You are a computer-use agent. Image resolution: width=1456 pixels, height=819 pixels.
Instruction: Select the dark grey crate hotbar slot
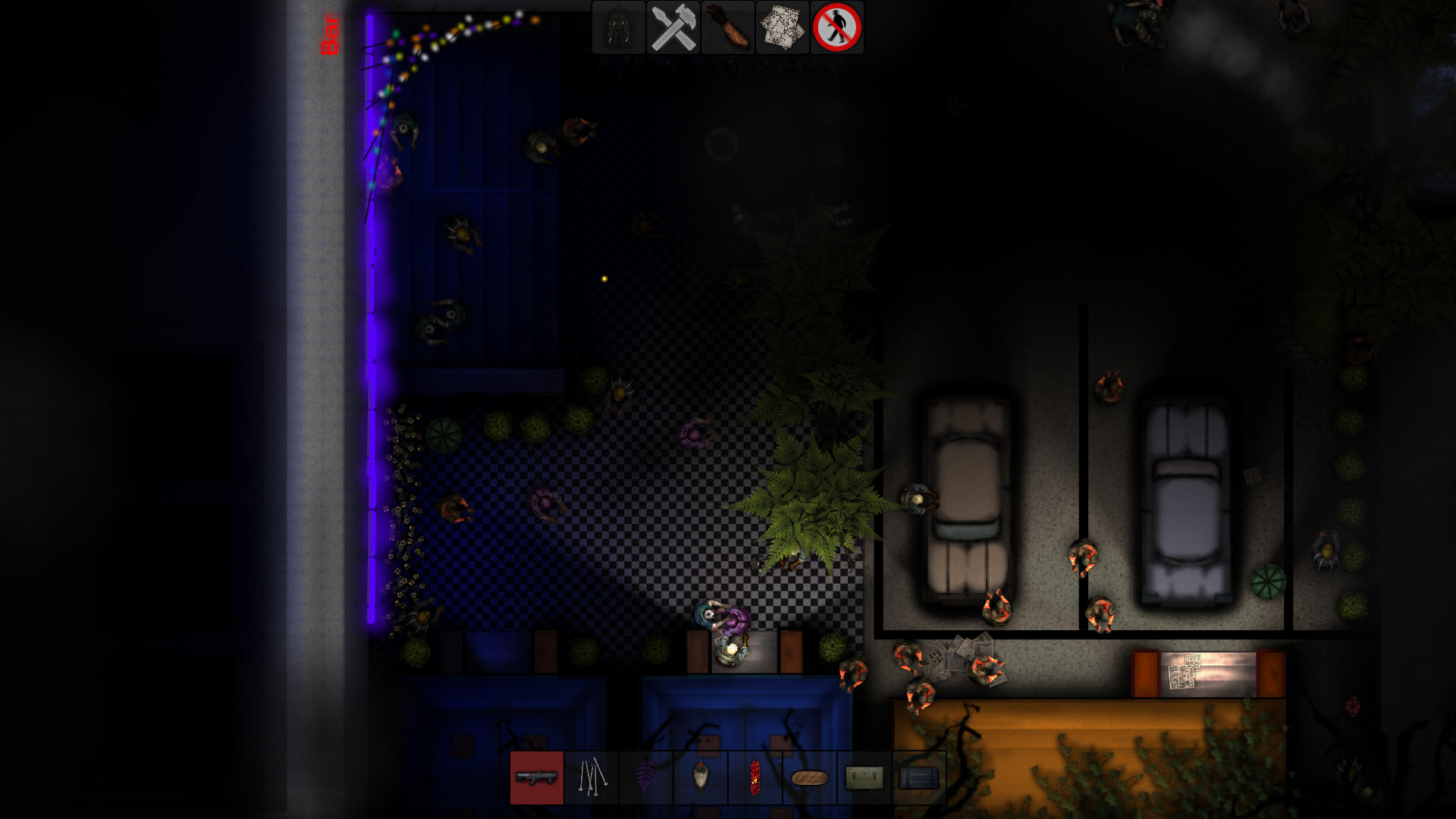[919, 777]
